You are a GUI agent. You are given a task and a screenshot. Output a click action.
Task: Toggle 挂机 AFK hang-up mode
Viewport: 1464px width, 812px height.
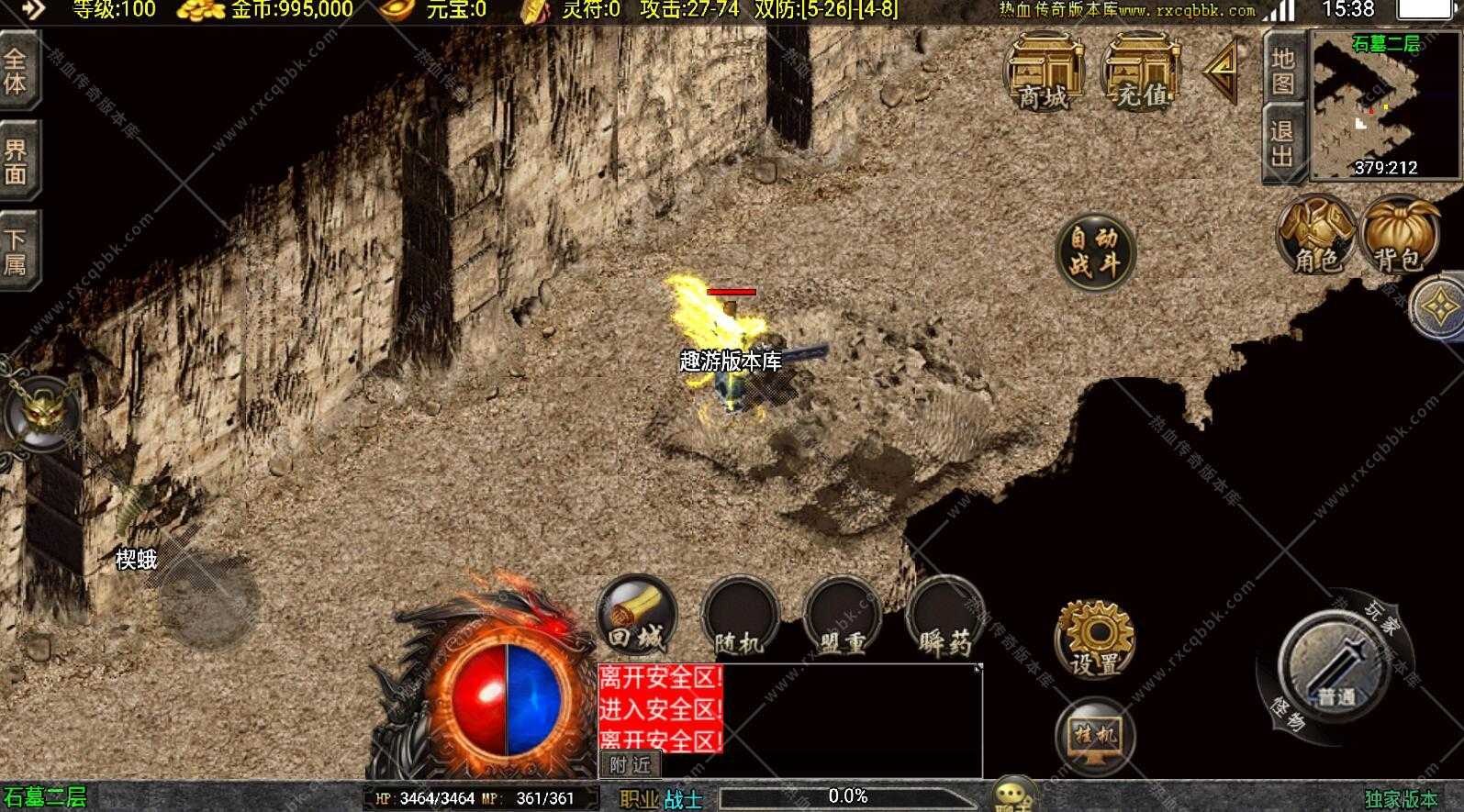[x=1094, y=734]
